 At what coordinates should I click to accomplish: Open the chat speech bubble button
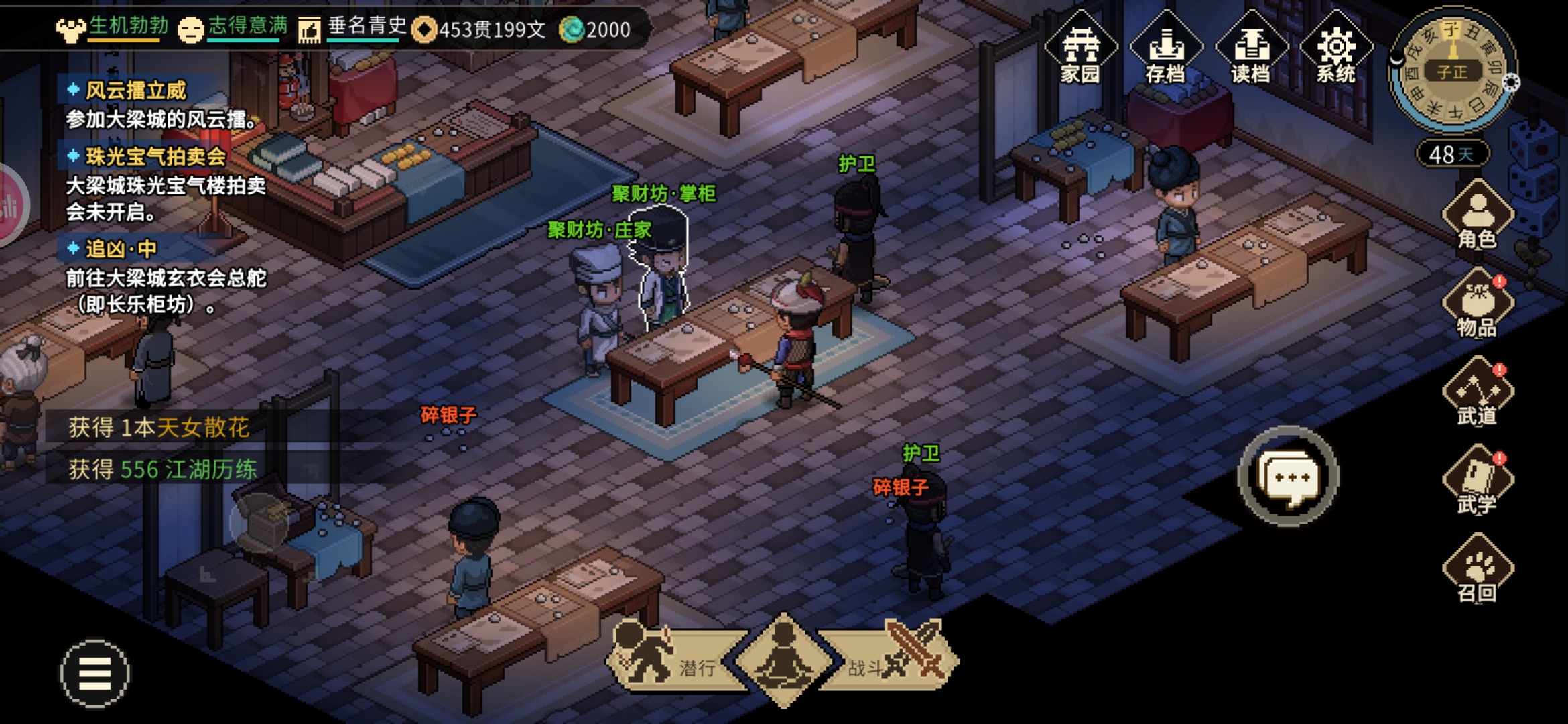(x=1288, y=477)
